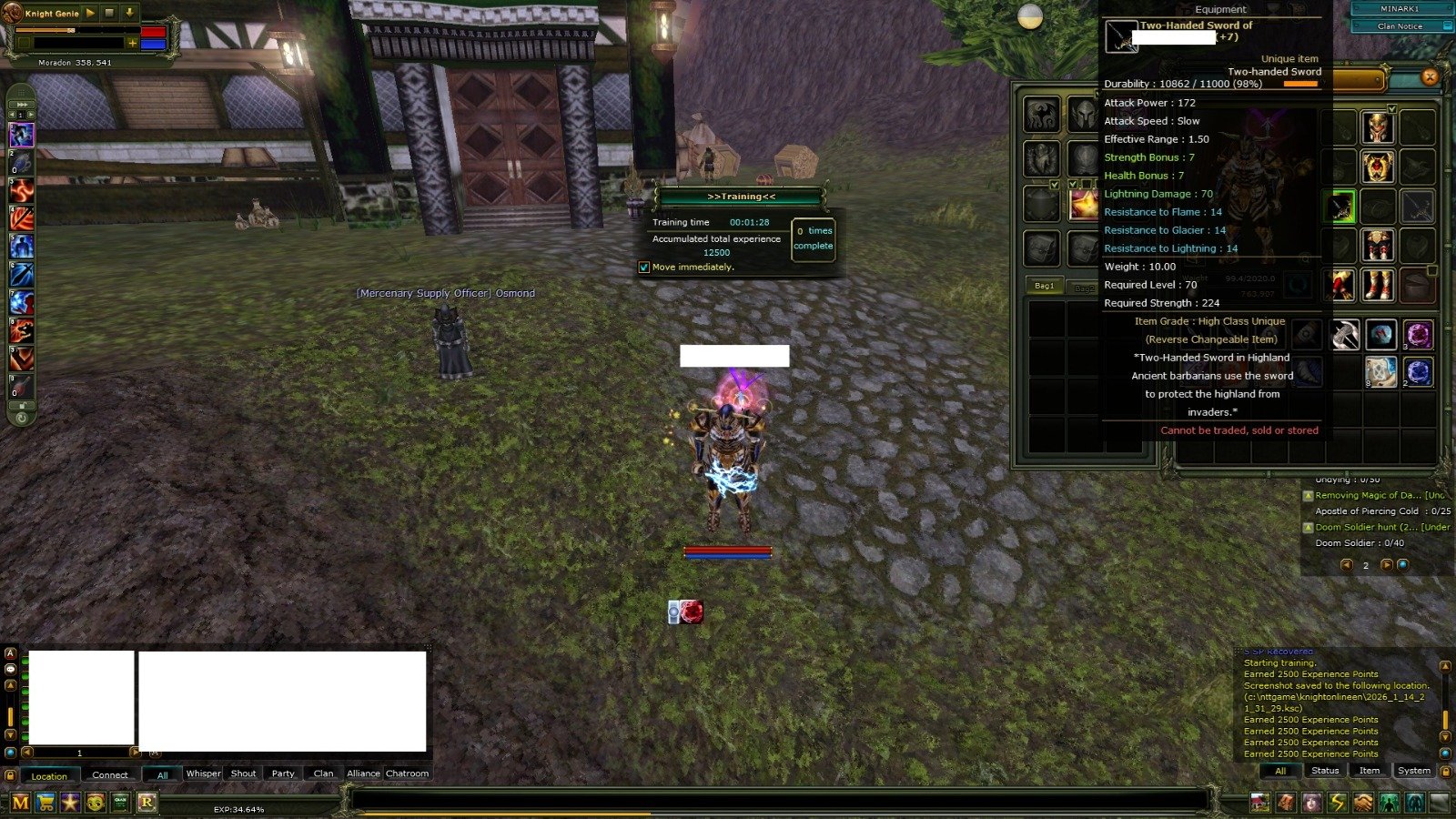Open the Clan icon in bottom toolbar
The height and width of the screenshot is (819, 1456).
[x=119, y=803]
